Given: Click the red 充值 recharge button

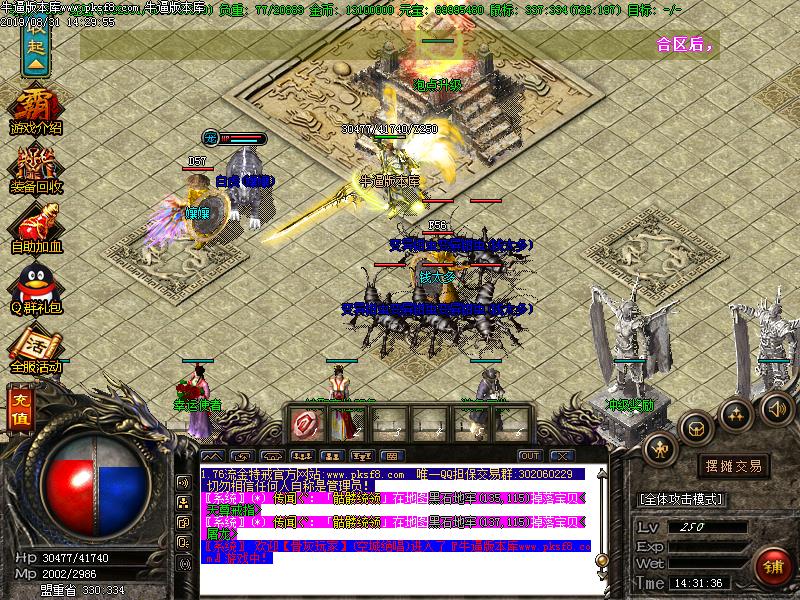Looking at the screenshot, I should coord(18,409).
